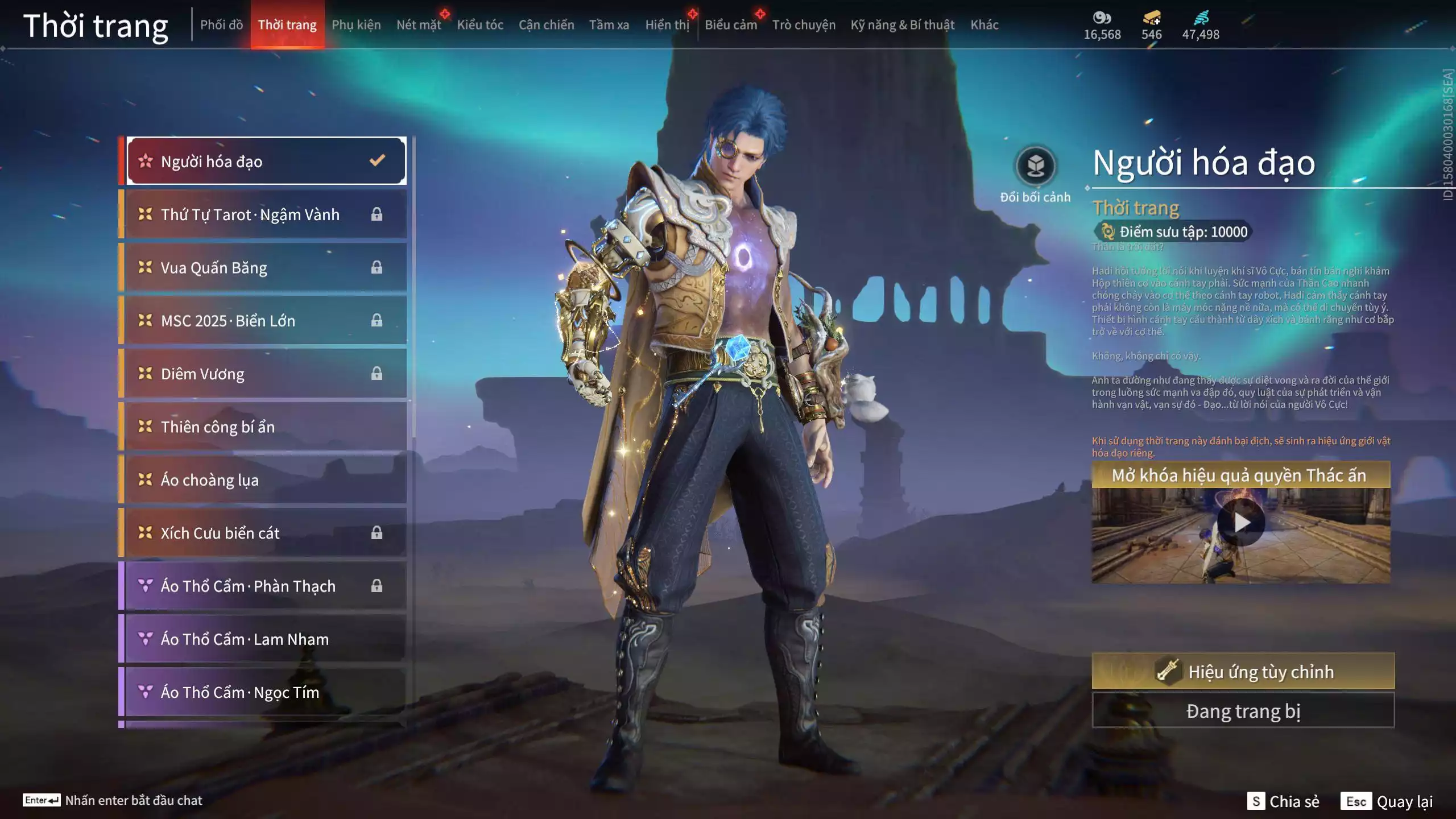Open the Khác tab
The width and height of the screenshot is (1456, 819).
pos(984,25)
